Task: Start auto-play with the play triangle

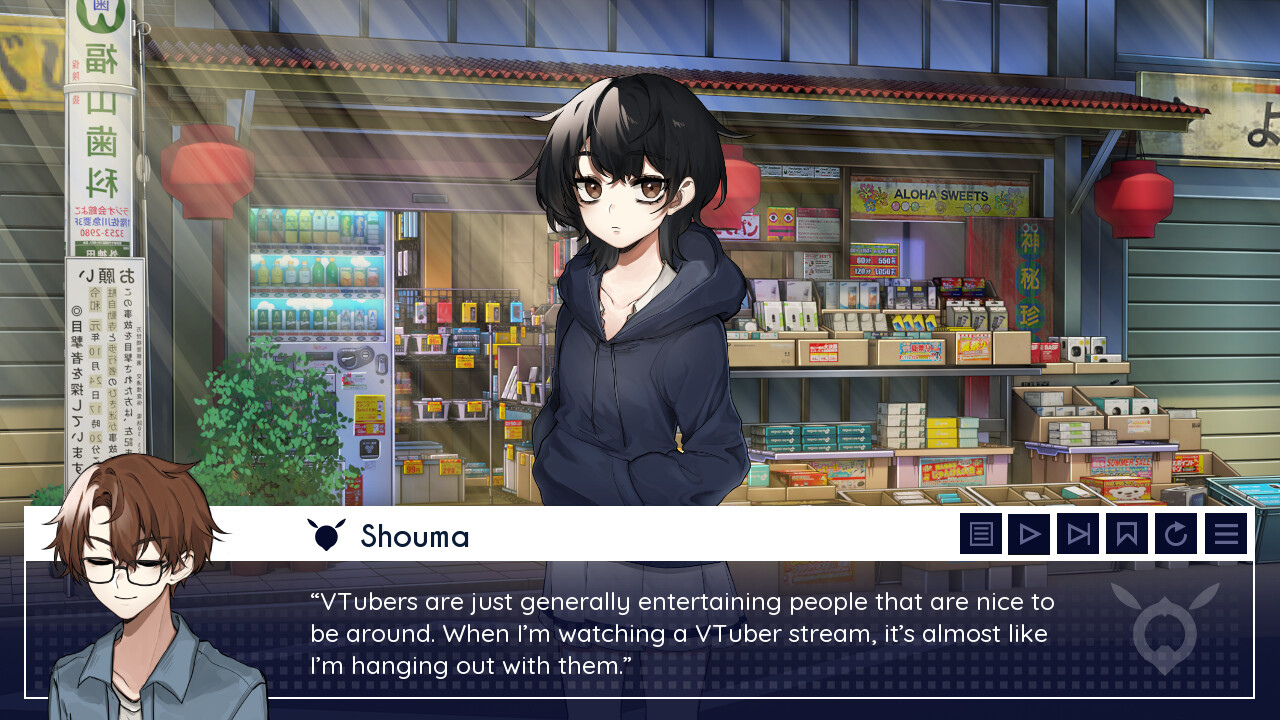Action: 1029,534
